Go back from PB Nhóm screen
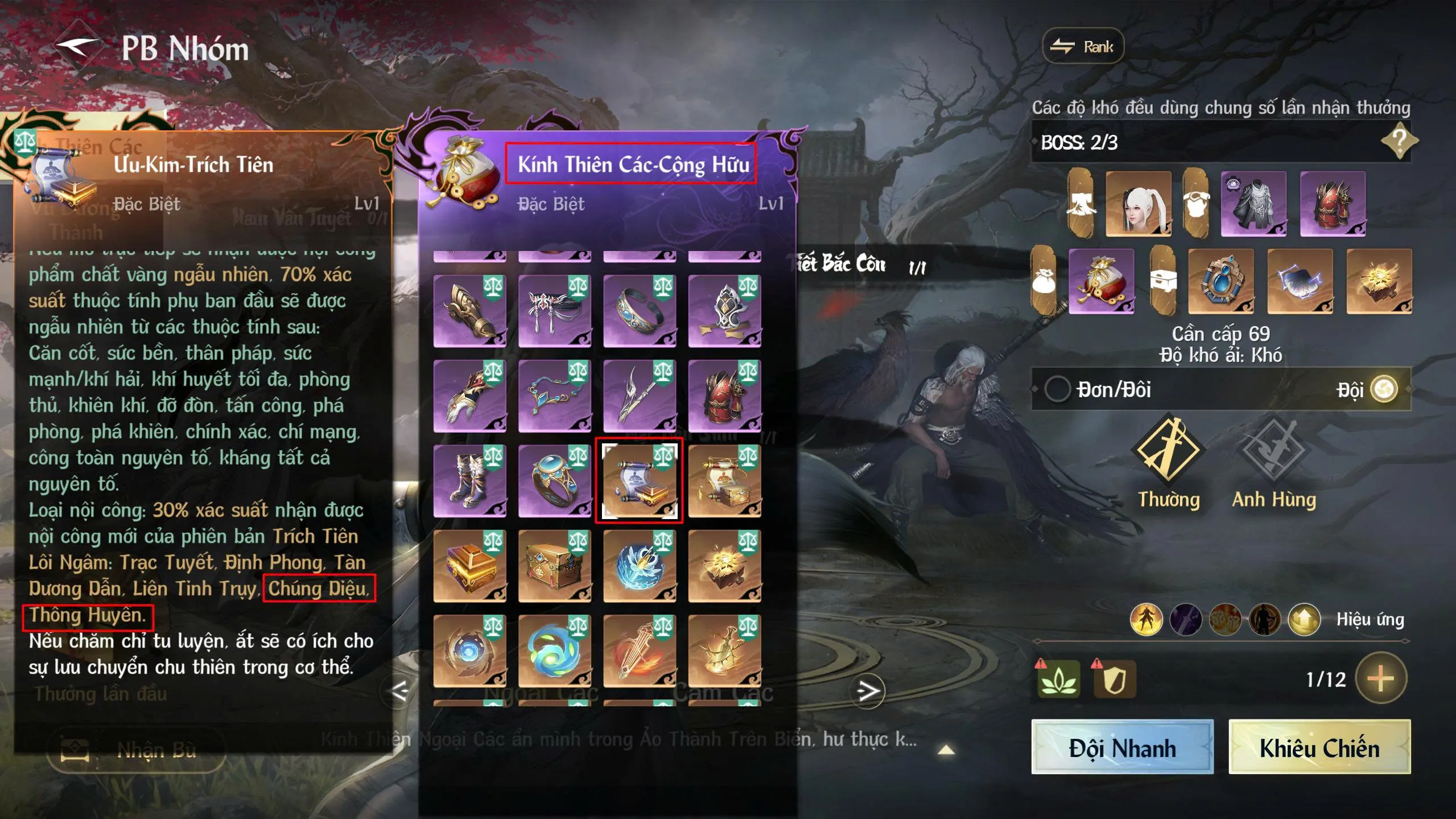 click(78, 48)
